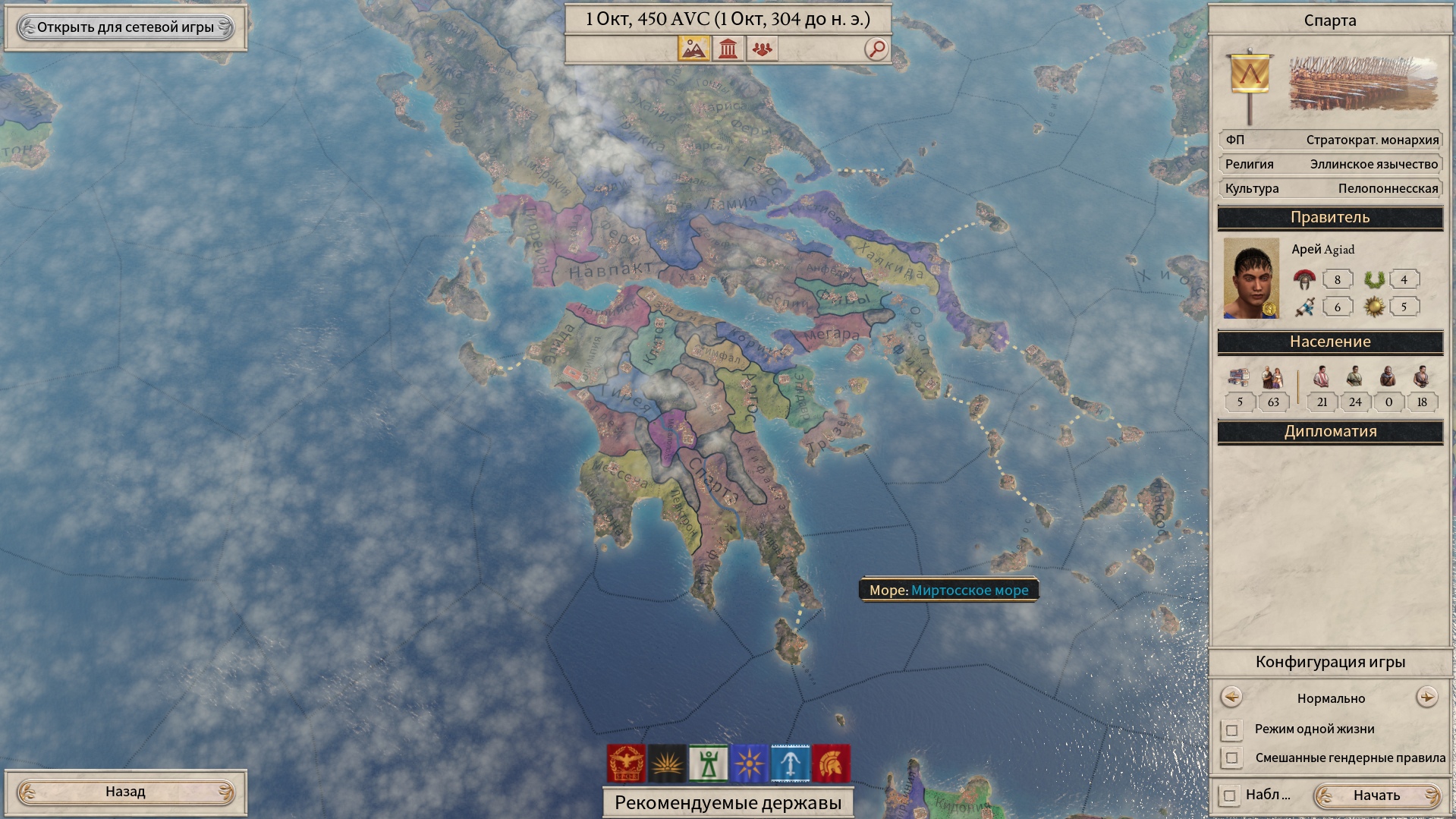Start the game with "Начать"
The width and height of the screenshot is (1456, 819).
click(1376, 795)
